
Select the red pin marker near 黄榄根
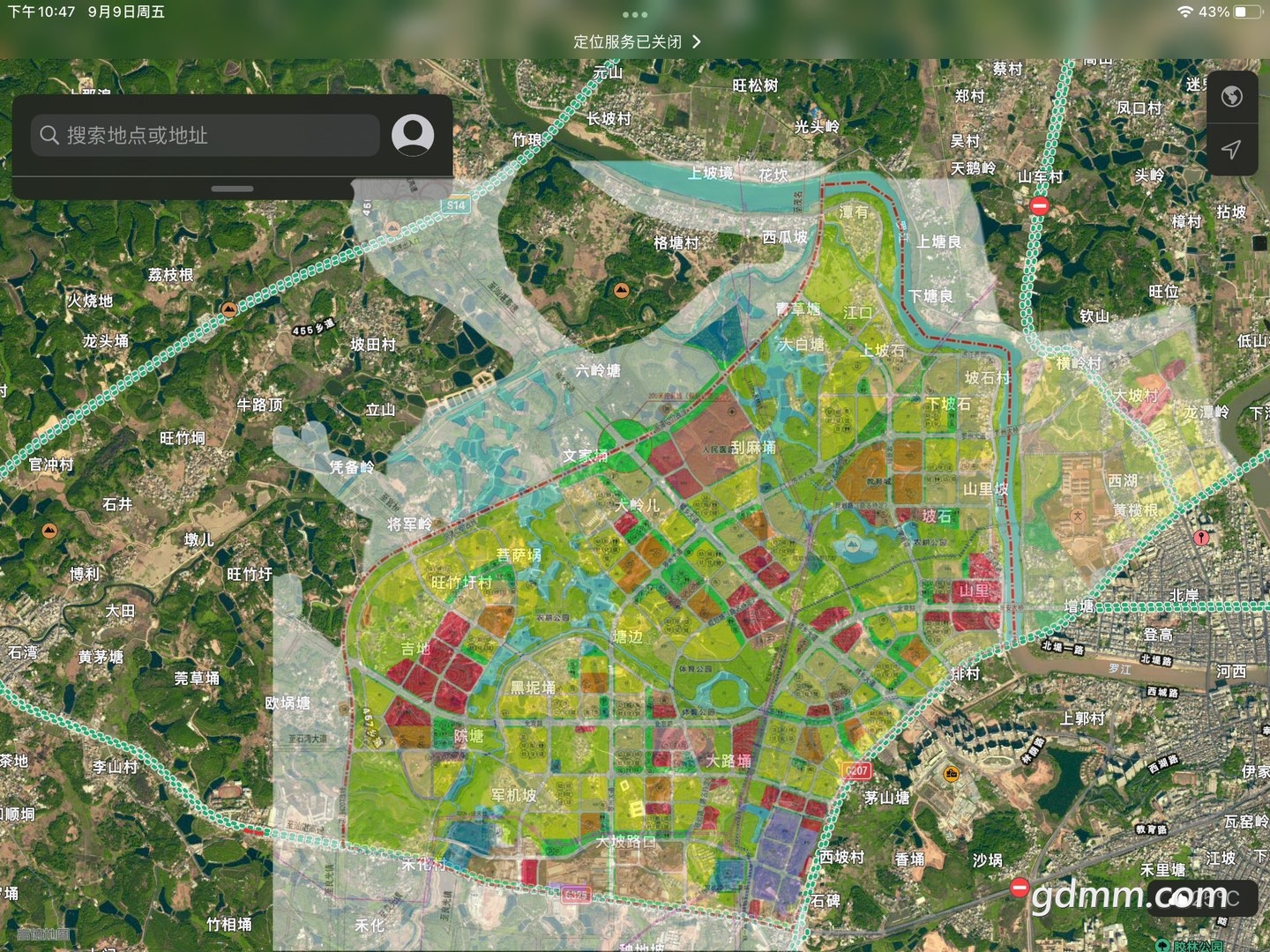(x=1201, y=538)
